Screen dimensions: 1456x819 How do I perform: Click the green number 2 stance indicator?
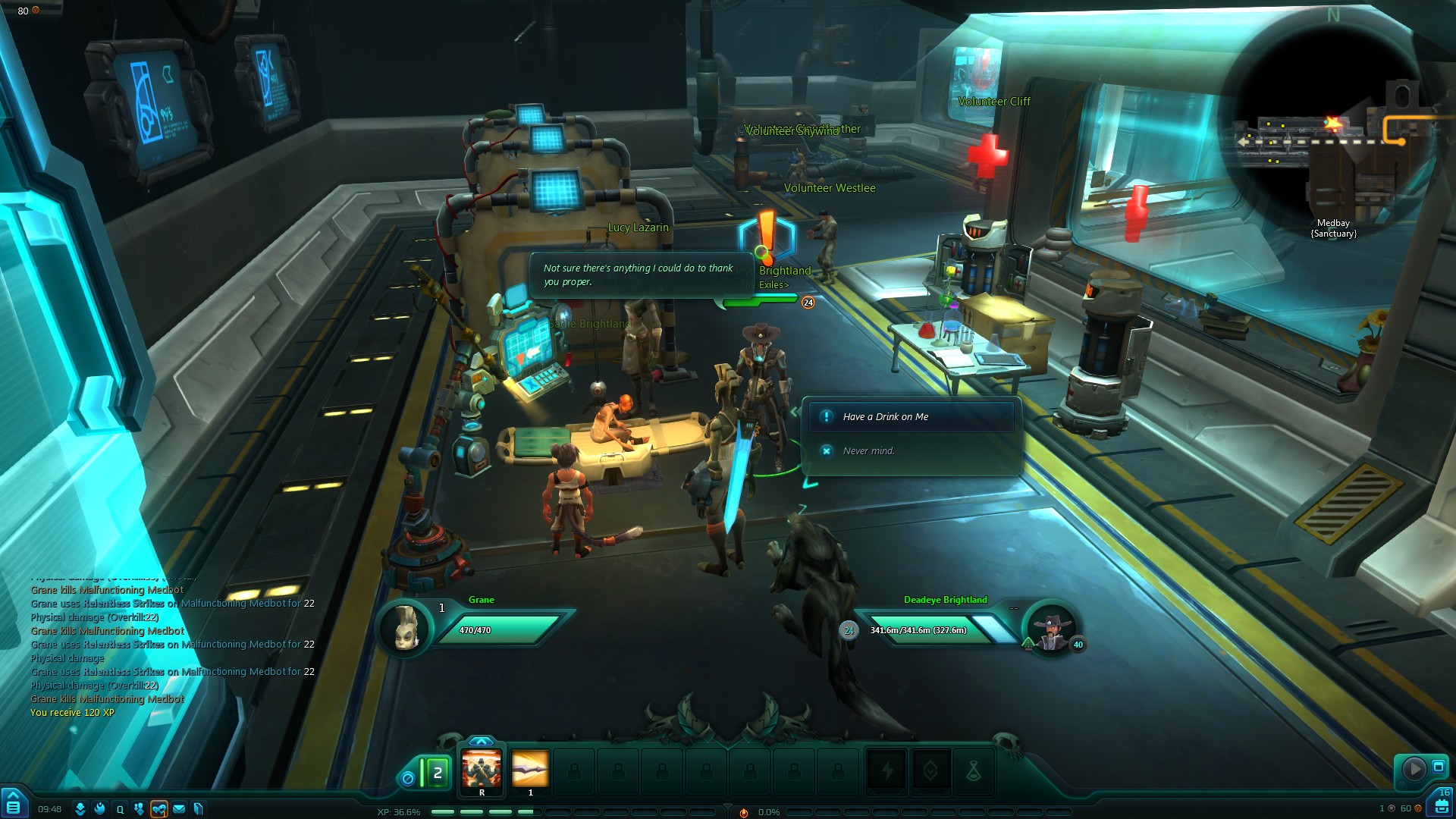tap(437, 773)
